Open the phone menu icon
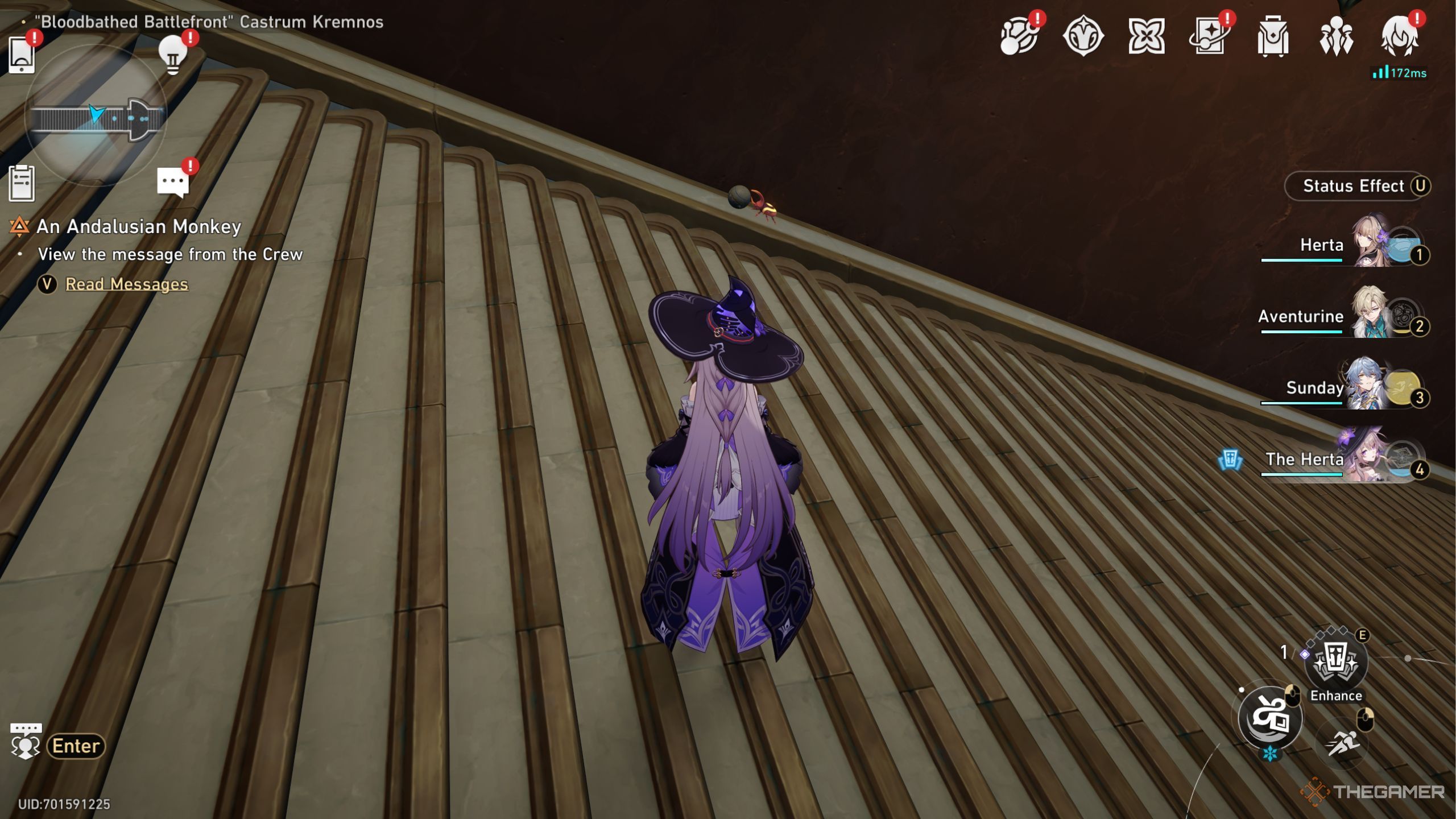The width and height of the screenshot is (1456, 819). [22, 55]
